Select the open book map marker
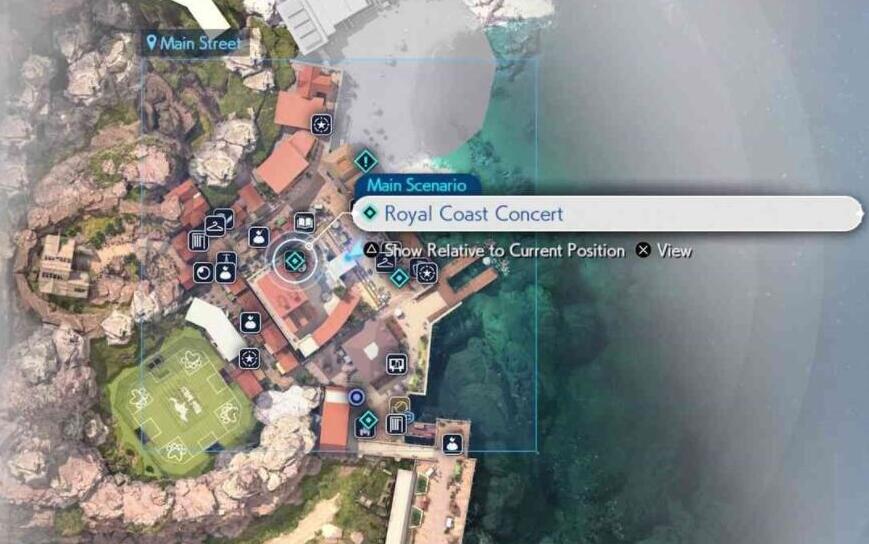 [x=305, y=222]
